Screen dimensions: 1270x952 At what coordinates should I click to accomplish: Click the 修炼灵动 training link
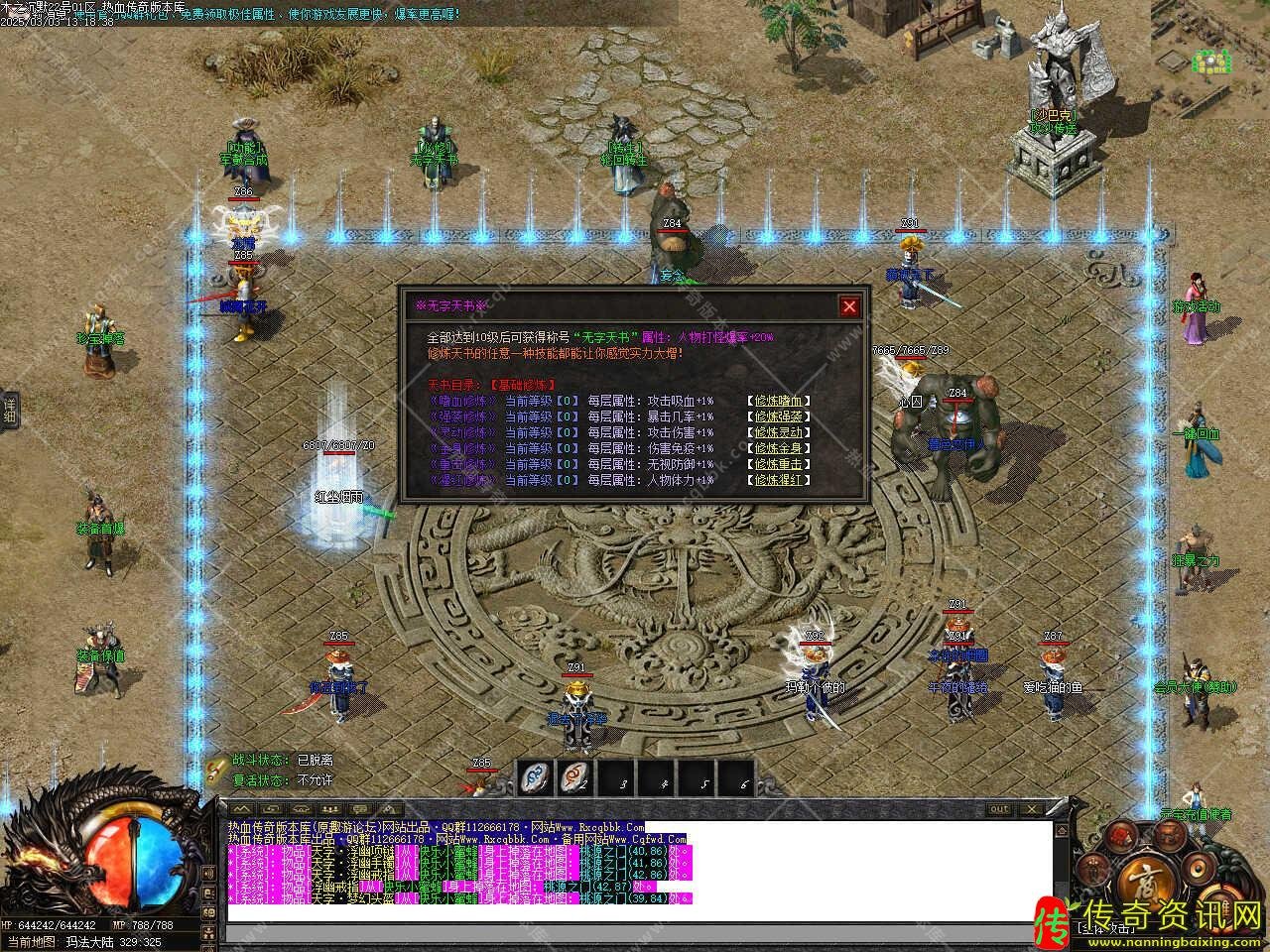[x=781, y=432]
